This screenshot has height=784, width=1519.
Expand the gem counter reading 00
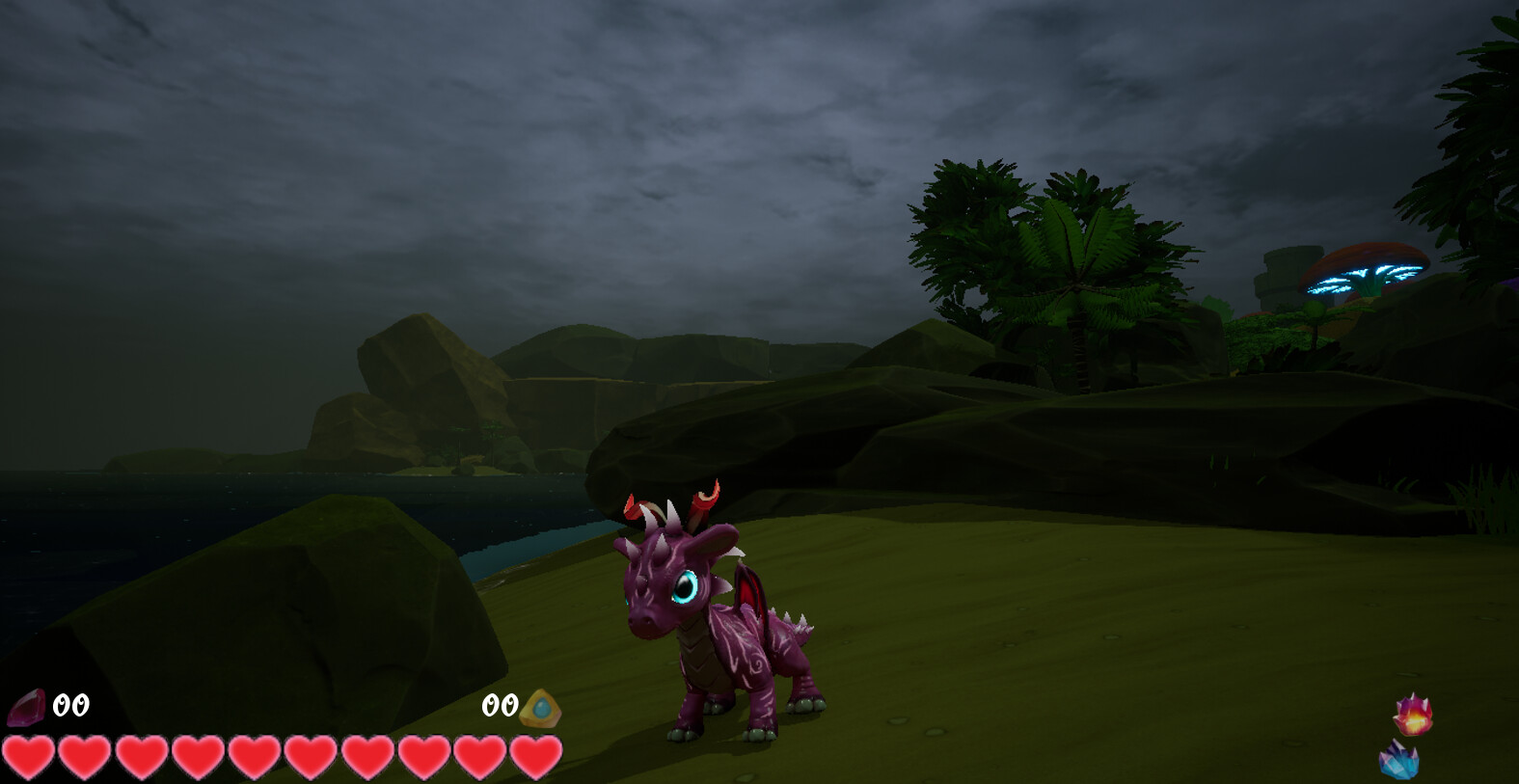(72, 704)
